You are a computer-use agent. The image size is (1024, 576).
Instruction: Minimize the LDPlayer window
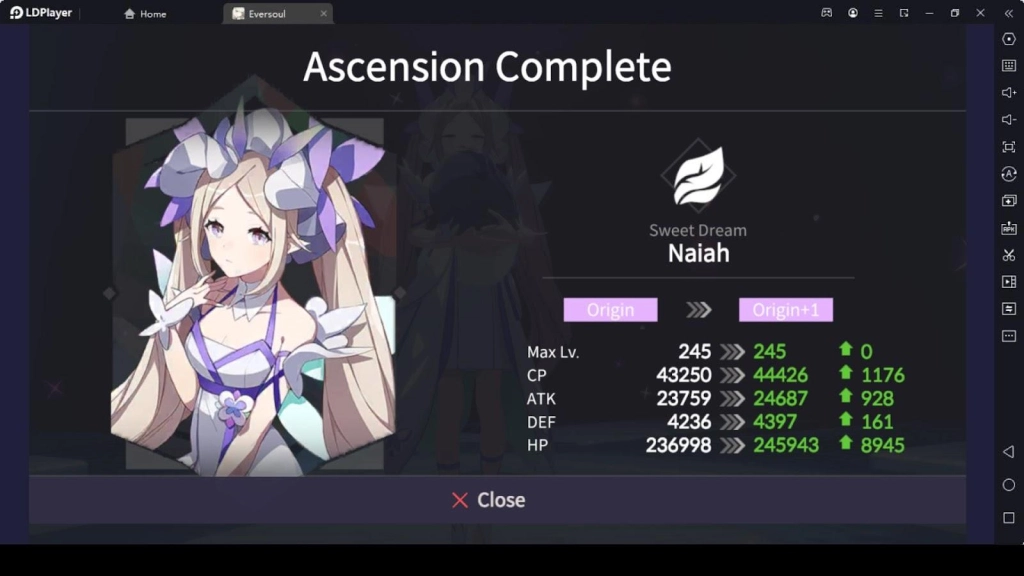click(x=929, y=13)
